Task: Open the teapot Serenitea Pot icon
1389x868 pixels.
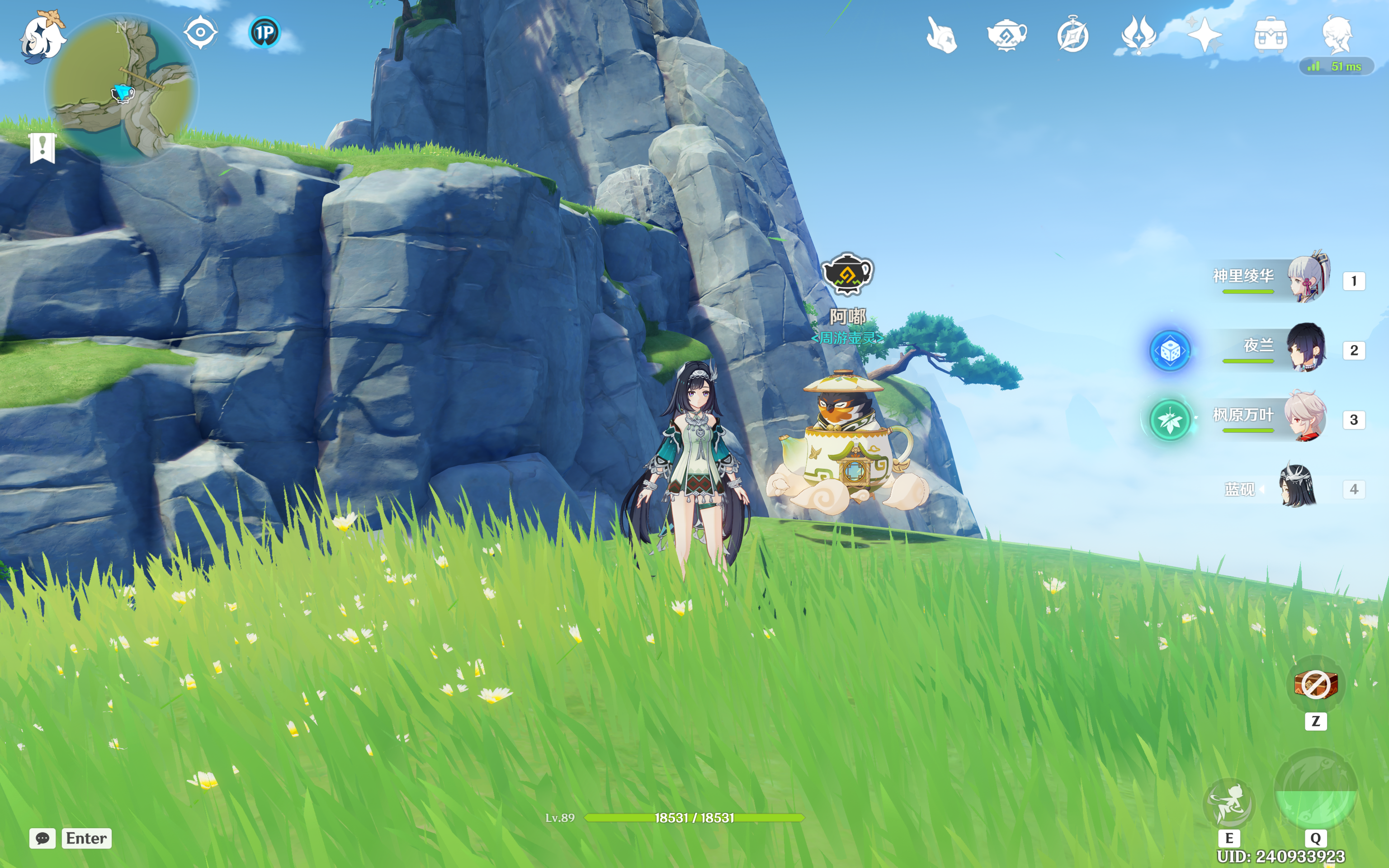Action: [1007, 35]
